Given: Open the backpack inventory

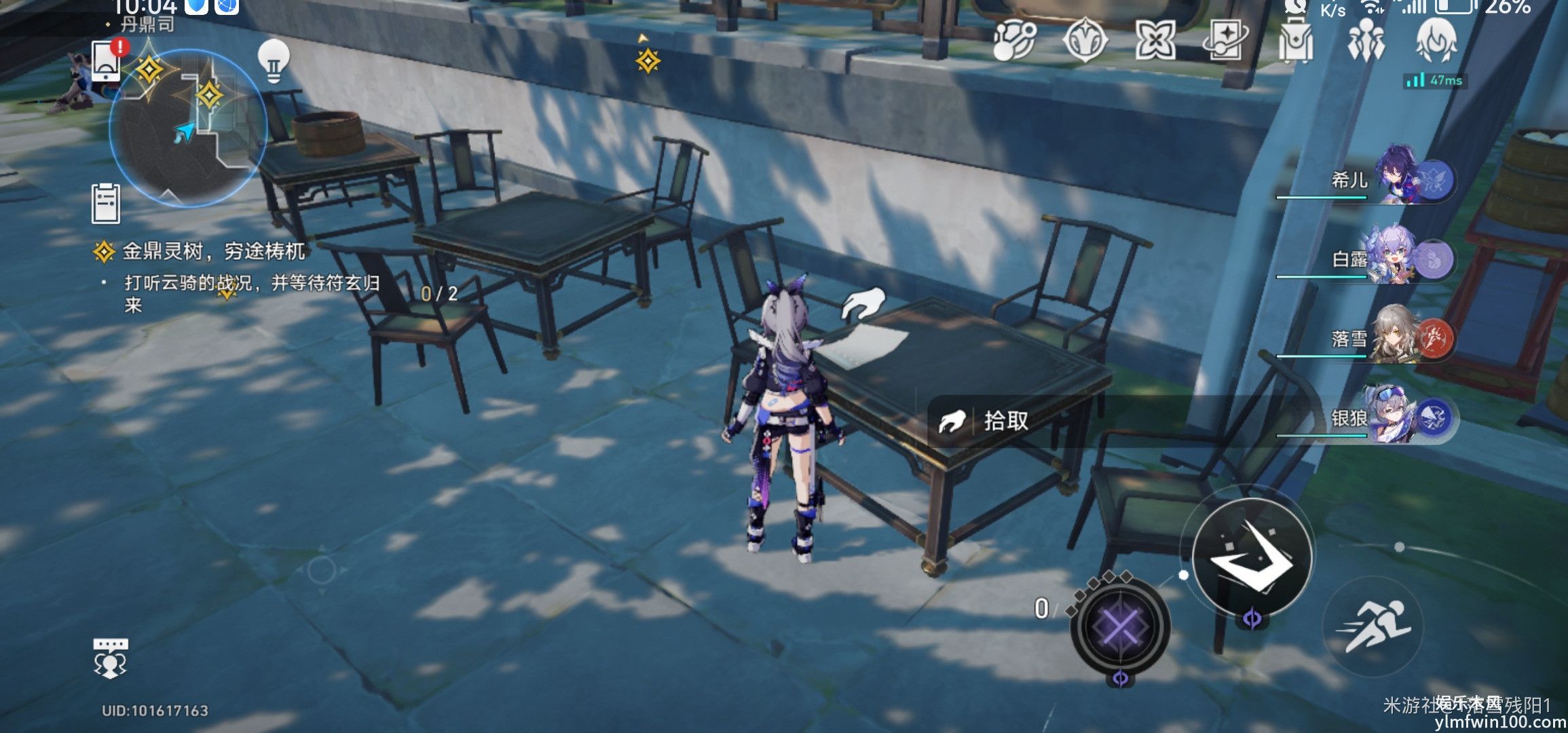Looking at the screenshot, I should point(1295,41).
